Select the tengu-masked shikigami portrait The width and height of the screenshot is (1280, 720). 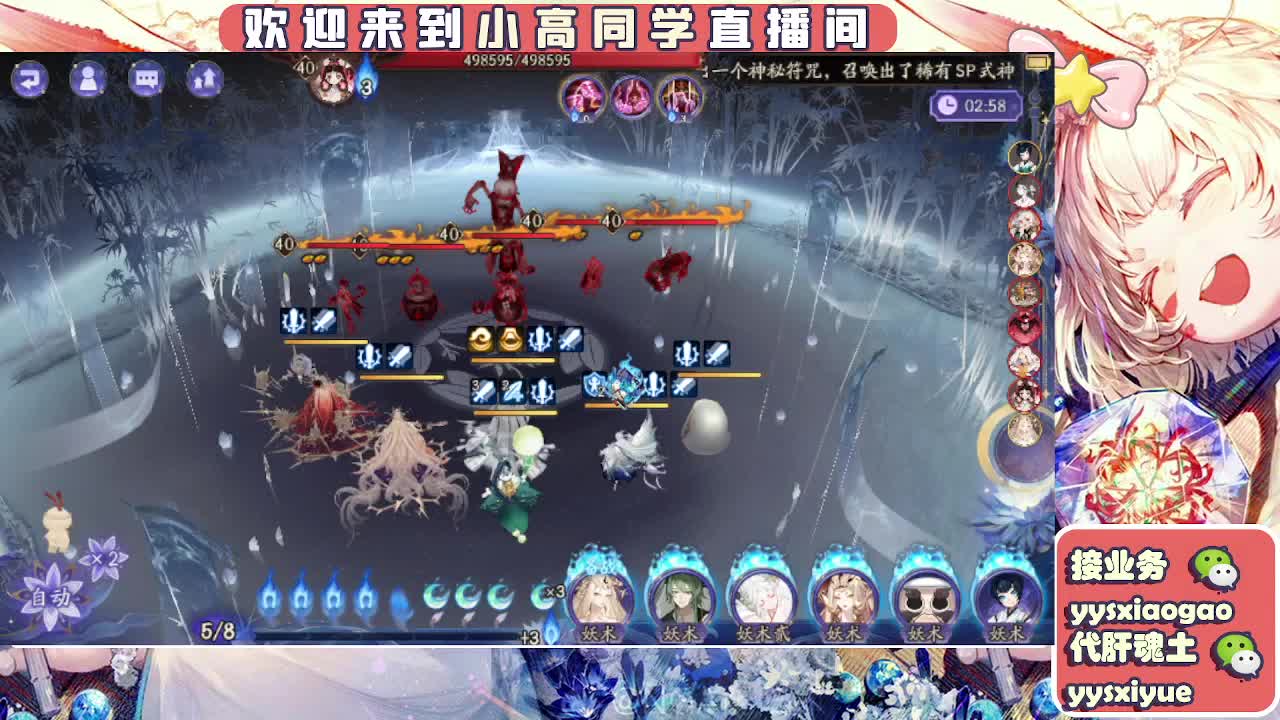tap(927, 600)
